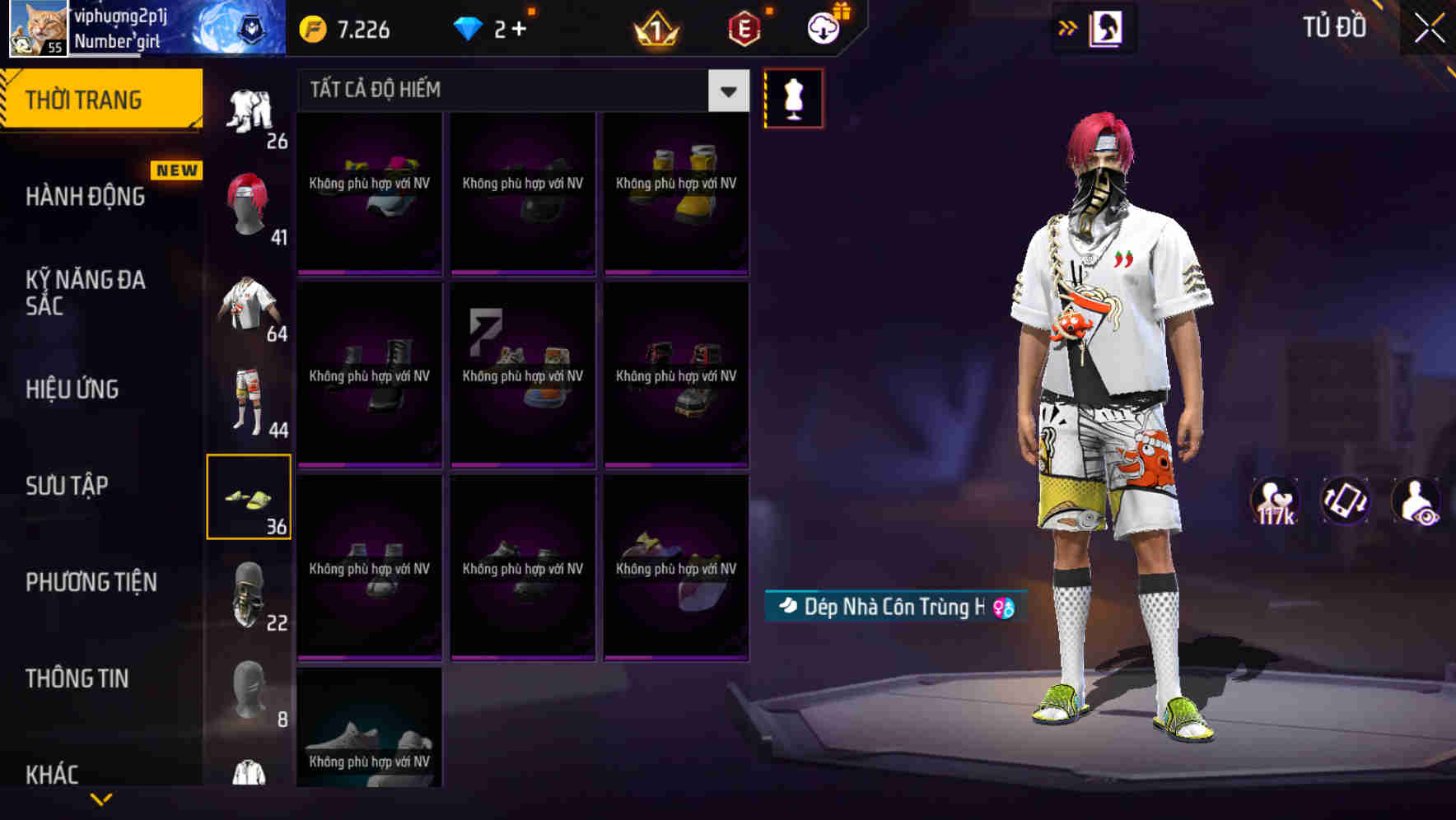Toggle character preview with the eye icon
The height and width of the screenshot is (820, 1456).
click(1413, 501)
